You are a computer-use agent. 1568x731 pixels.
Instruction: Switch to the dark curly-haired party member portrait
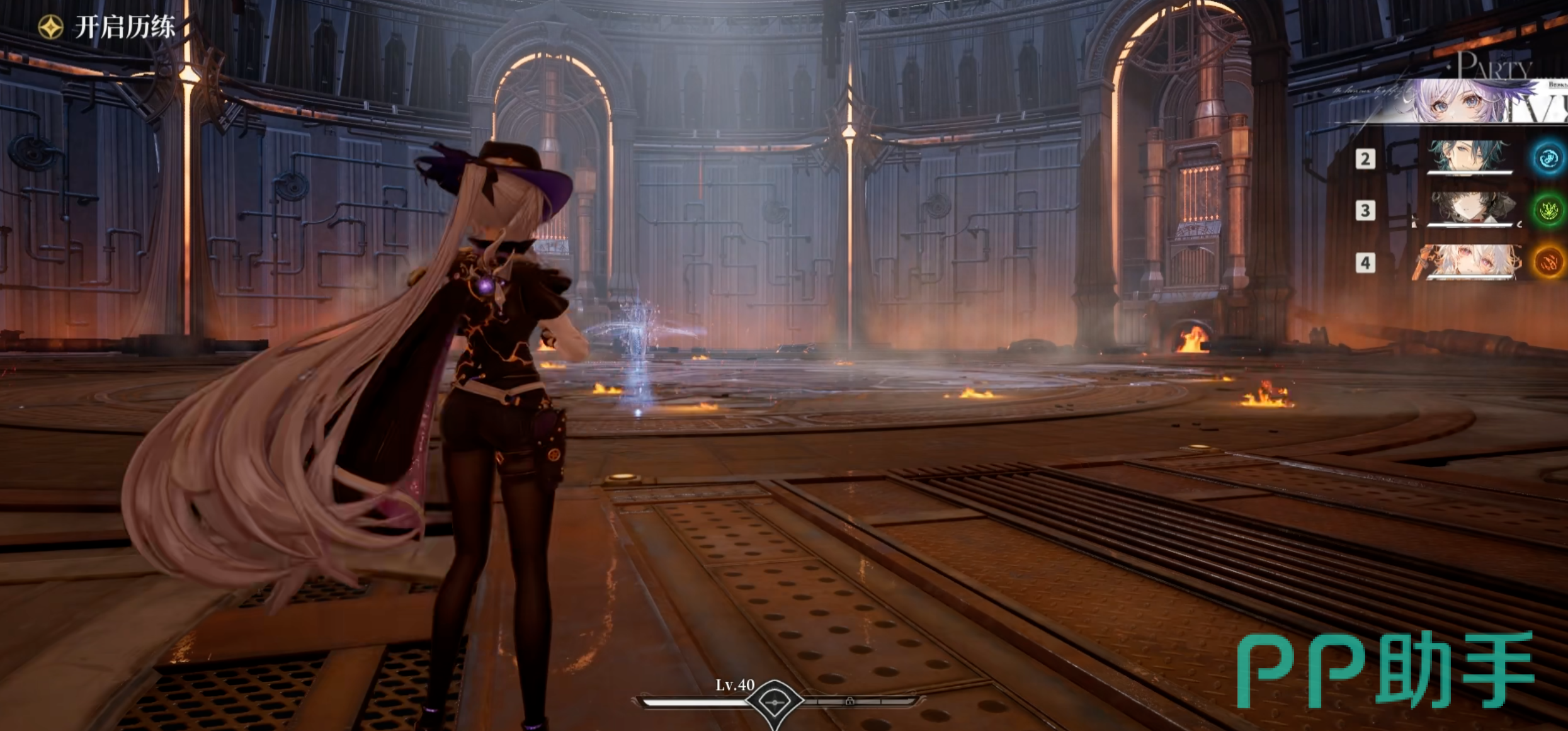coord(1471,208)
